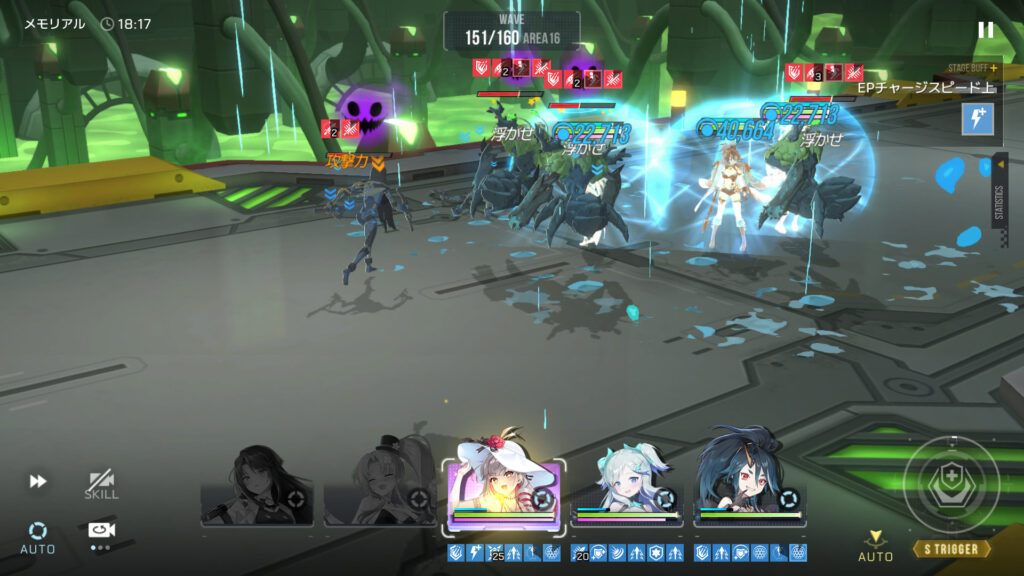Expand the STATISTICS side panel
Viewport: 1024px width, 576px height.
coord(1000,190)
